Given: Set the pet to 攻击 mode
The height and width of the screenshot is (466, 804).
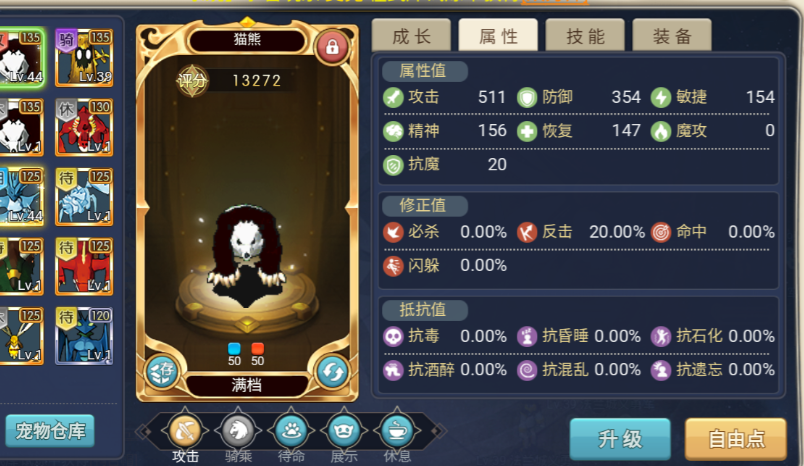Looking at the screenshot, I should 185,431.
